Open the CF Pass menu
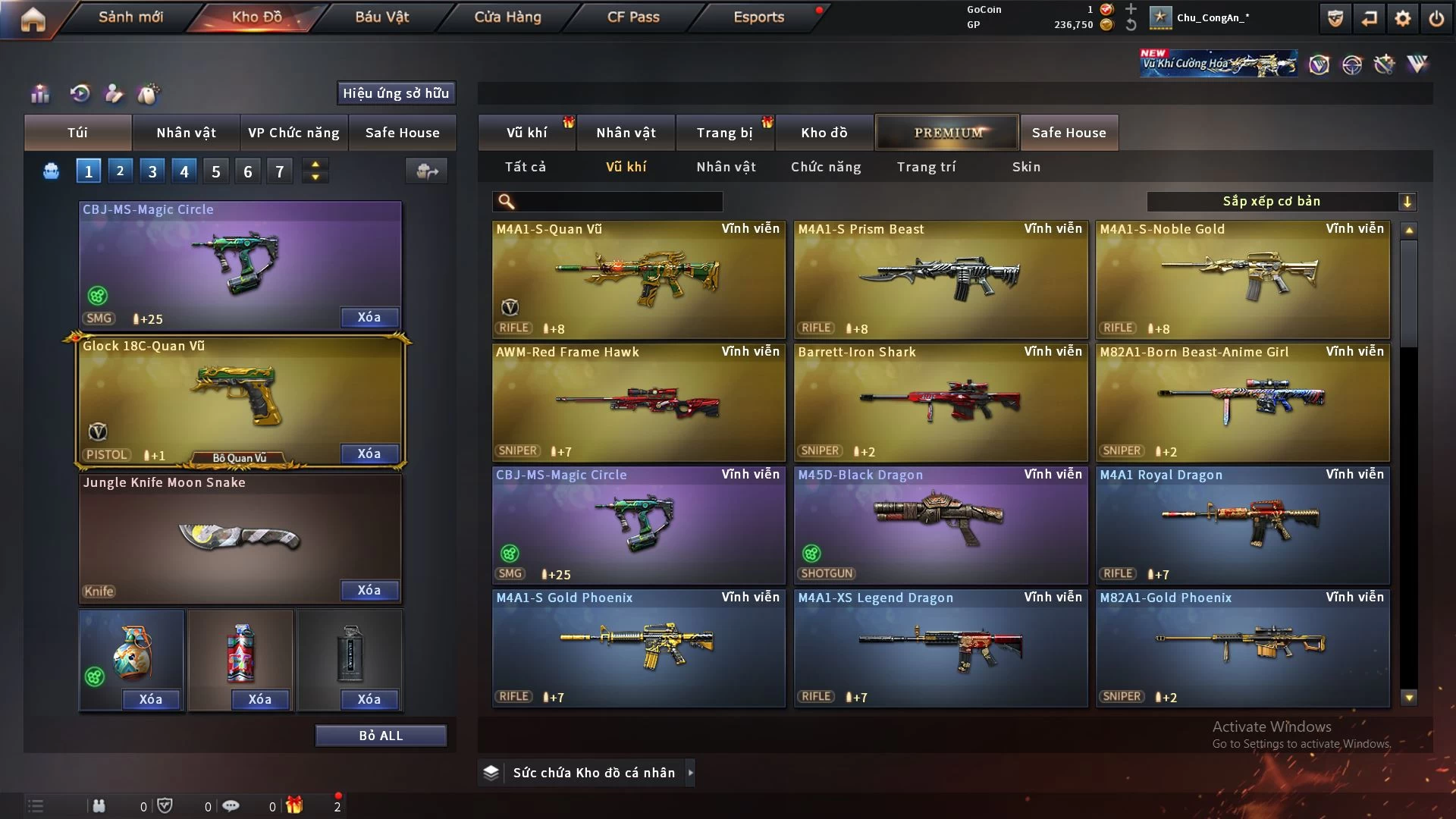 [x=633, y=17]
